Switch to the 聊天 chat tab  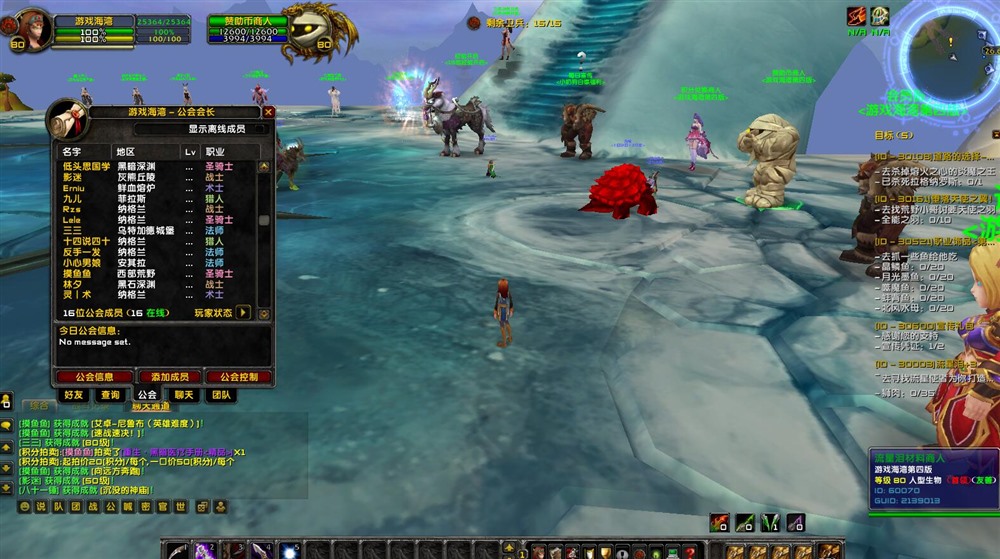pos(184,395)
